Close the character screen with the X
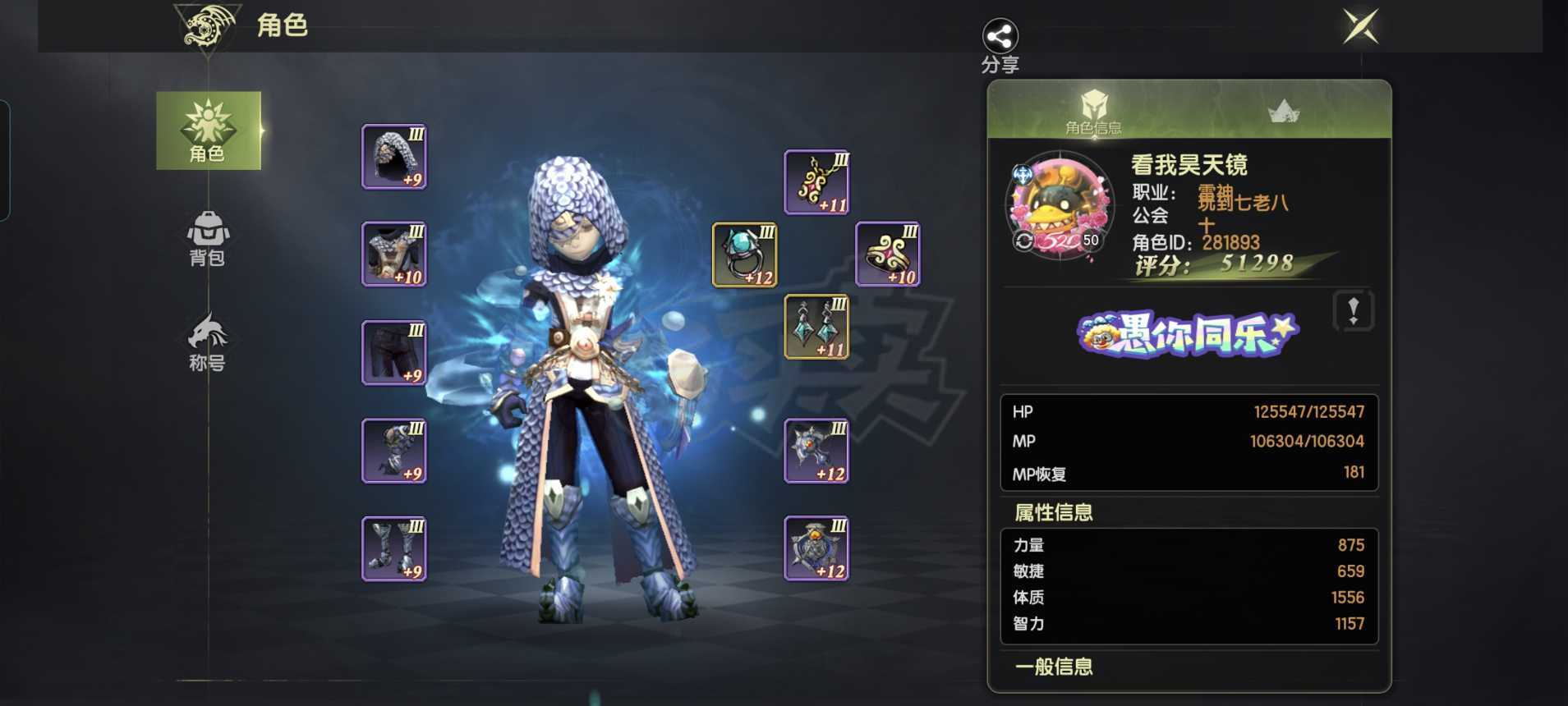The width and height of the screenshot is (1568, 706). coord(1360,26)
